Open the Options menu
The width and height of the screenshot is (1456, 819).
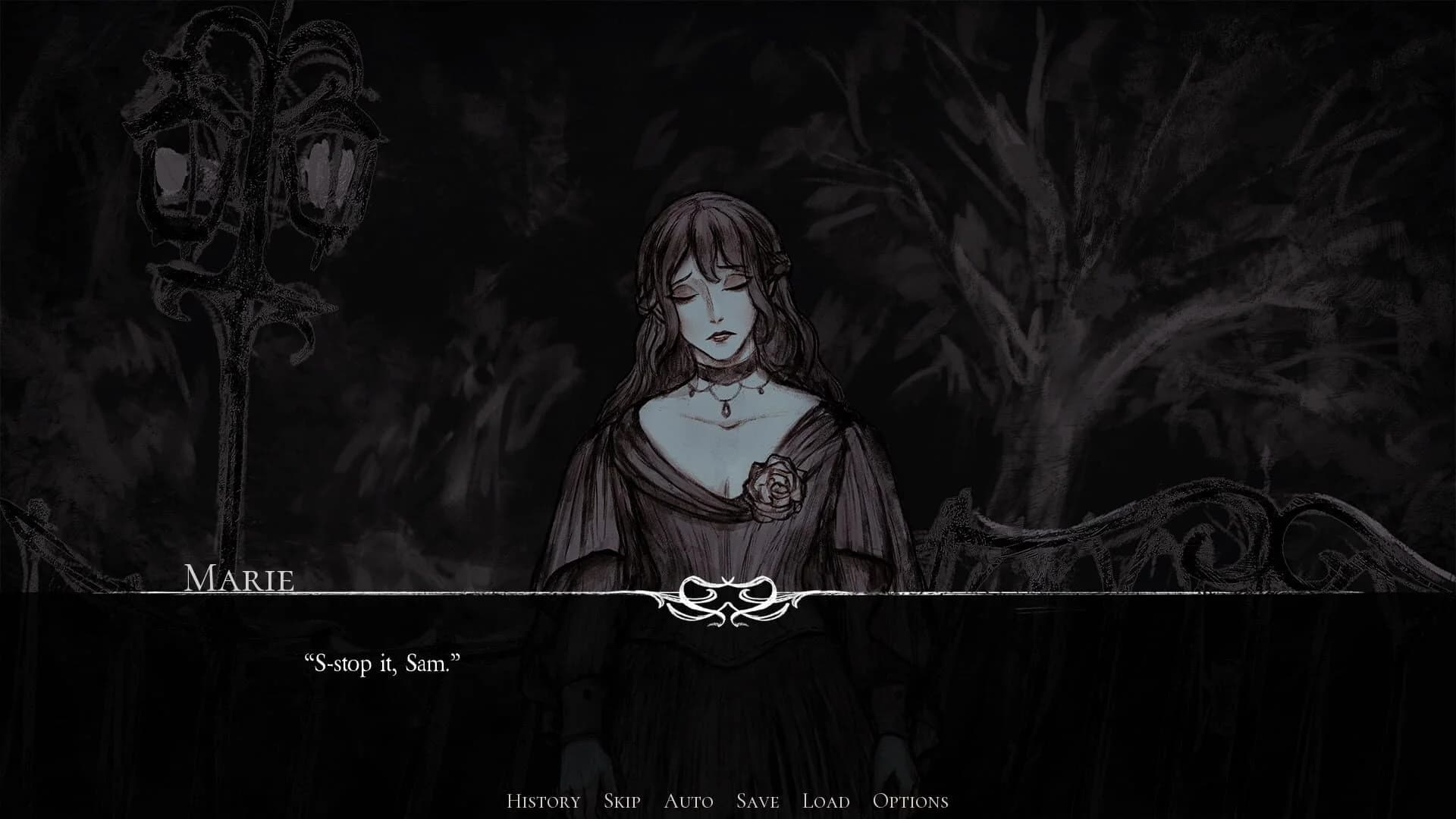(x=912, y=800)
